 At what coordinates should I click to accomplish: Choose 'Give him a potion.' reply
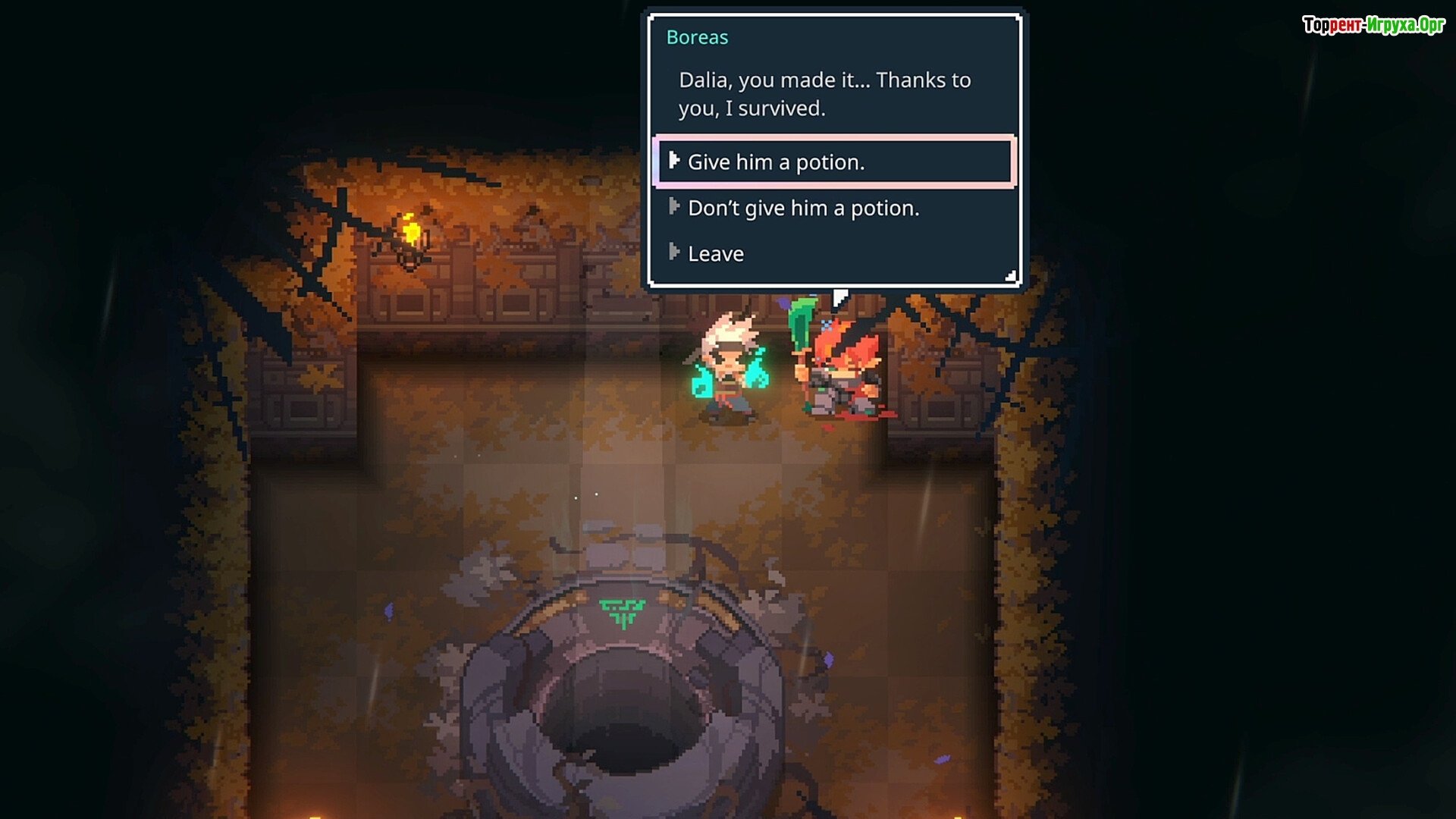776,162
